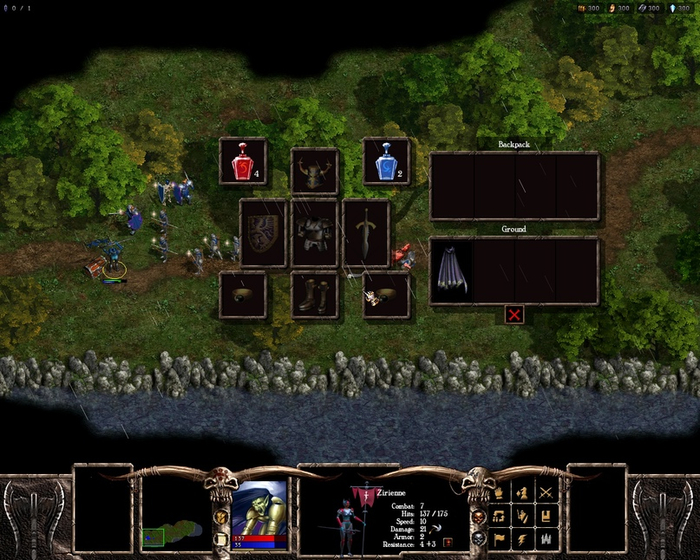The image size is (700, 560).
Task: Open the shield equipment slot
Action: (263, 232)
